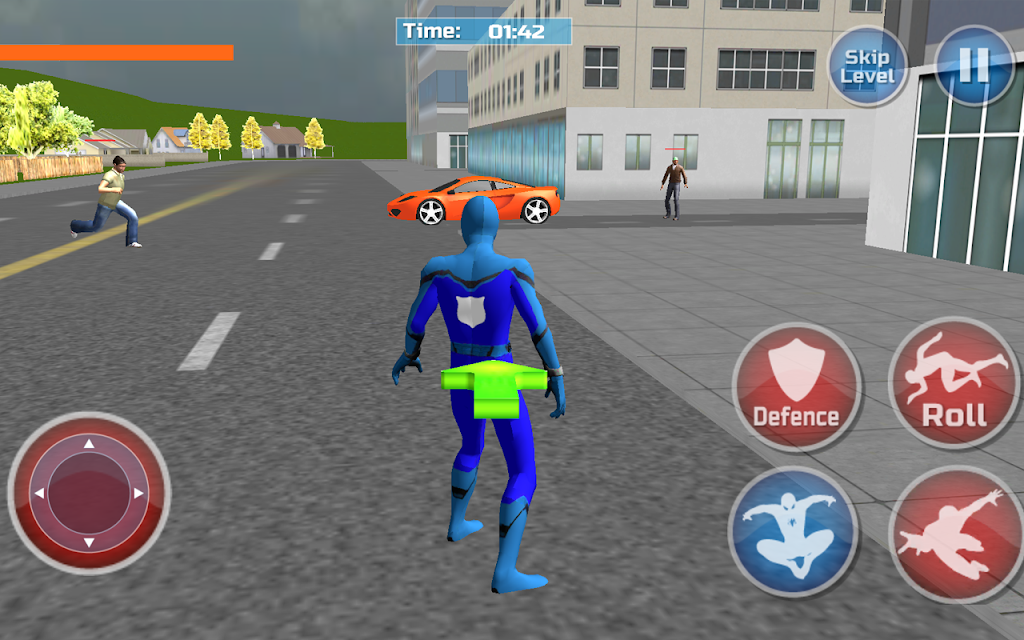
Task: Use the Roll move button
Action: 954,383
